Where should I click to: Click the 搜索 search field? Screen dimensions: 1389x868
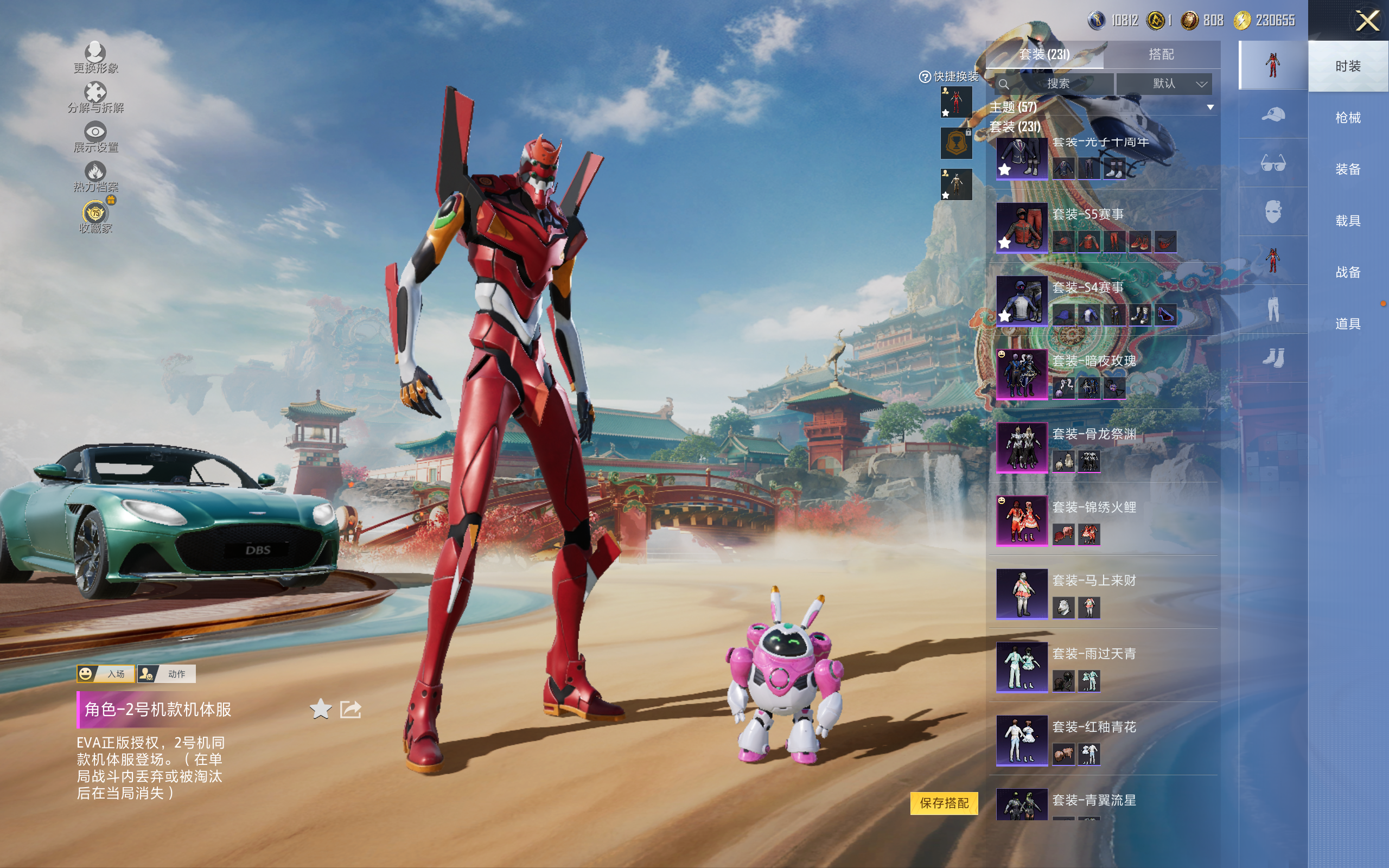[1057, 84]
